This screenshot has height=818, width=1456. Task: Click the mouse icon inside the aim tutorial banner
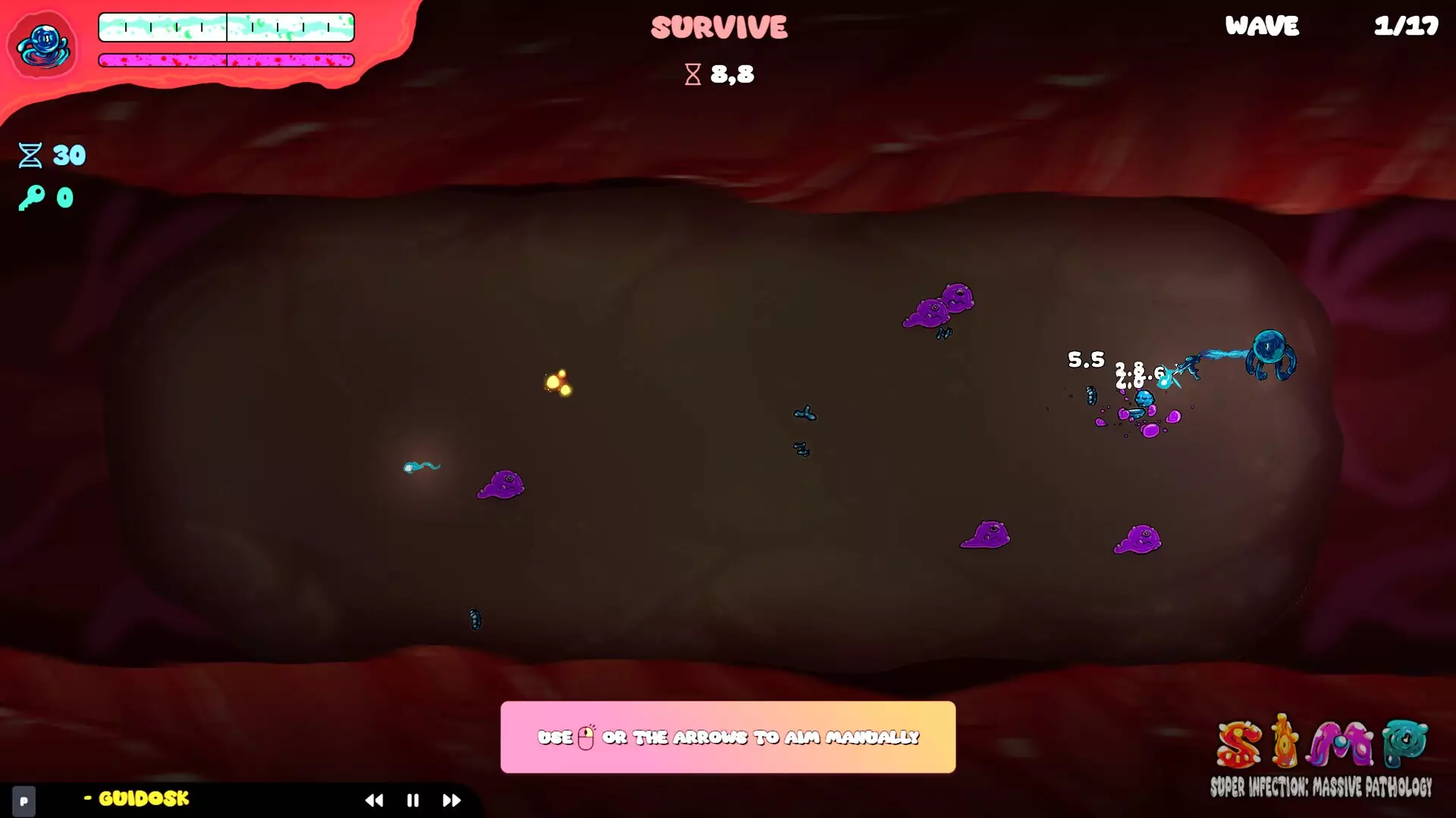[x=585, y=736]
